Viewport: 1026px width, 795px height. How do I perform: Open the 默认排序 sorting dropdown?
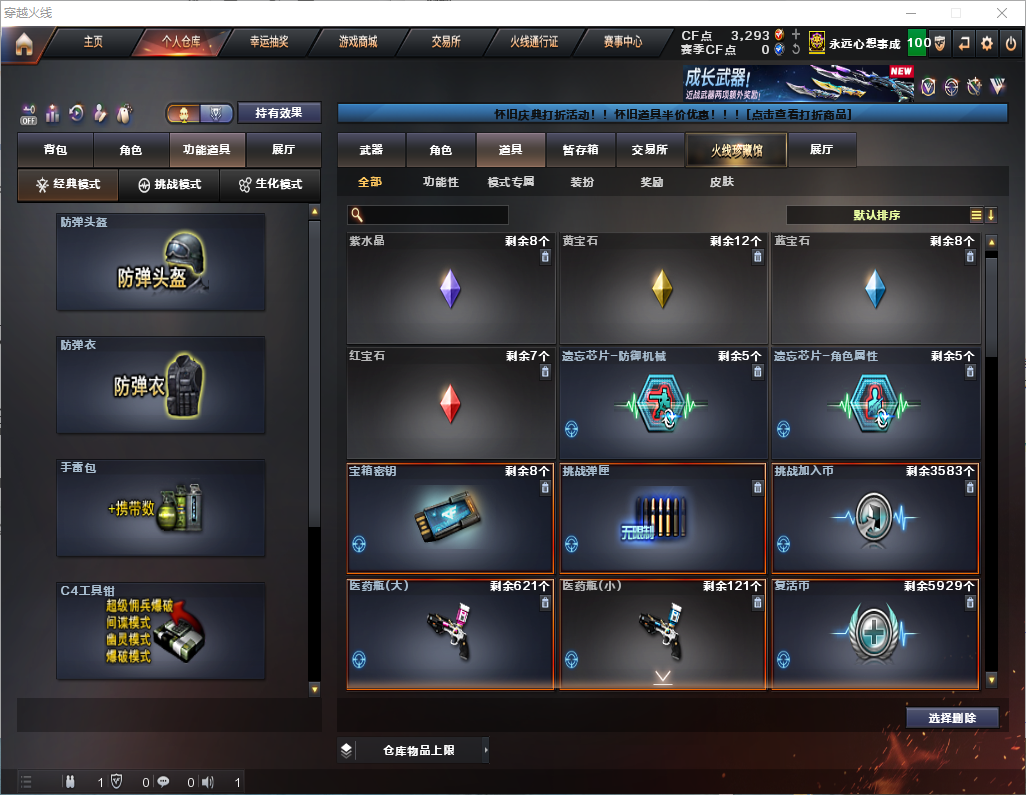click(x=880, y=215)
